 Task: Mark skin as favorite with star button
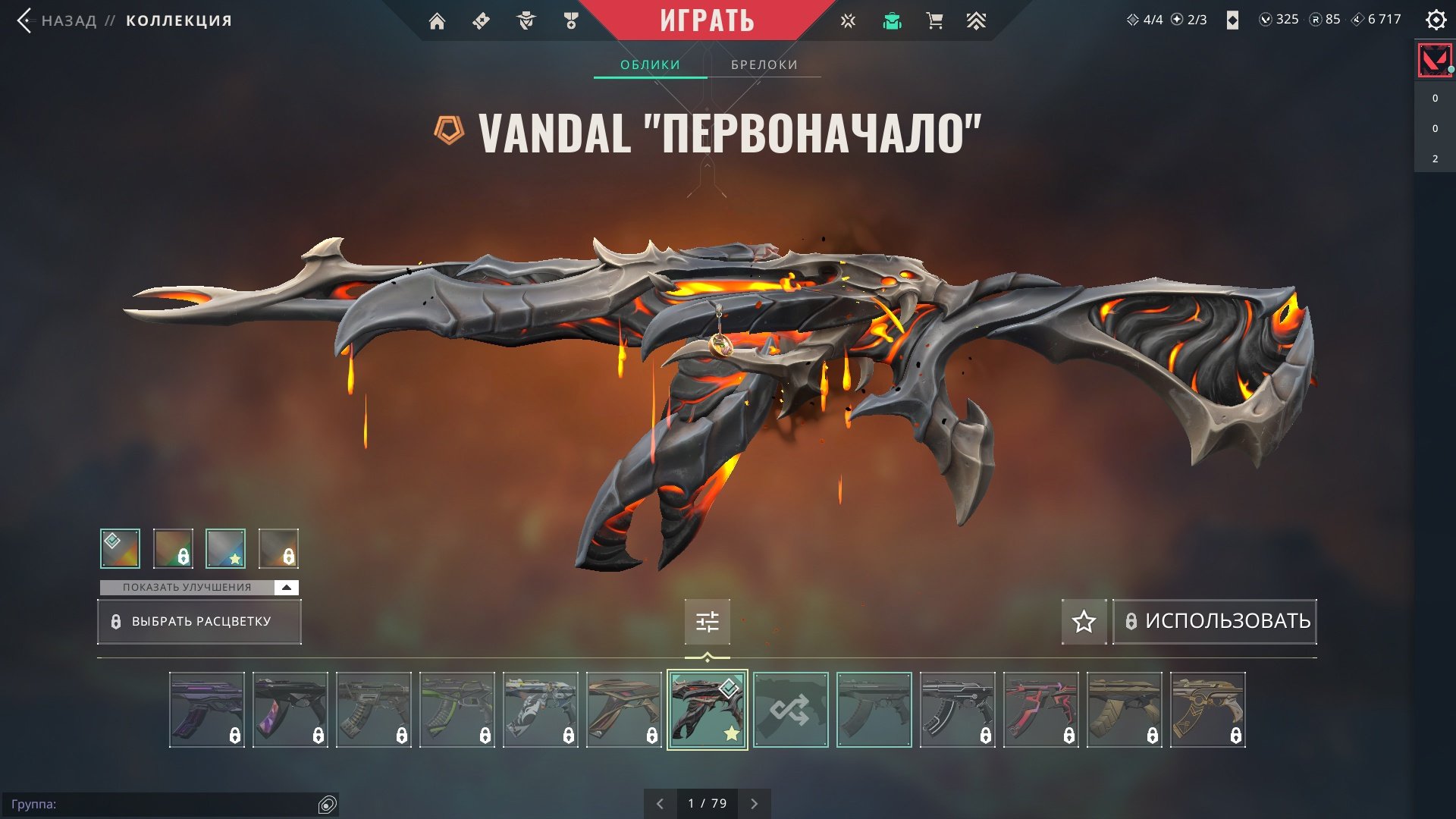[x=1084, y=622]
